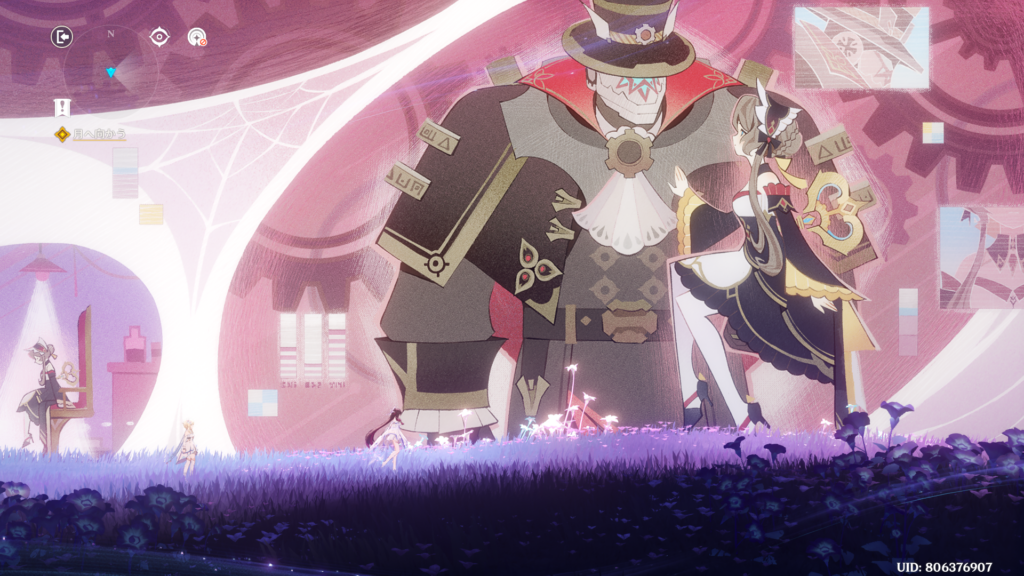Select the 月へ向かう quest objective

[x=98, y=133]
